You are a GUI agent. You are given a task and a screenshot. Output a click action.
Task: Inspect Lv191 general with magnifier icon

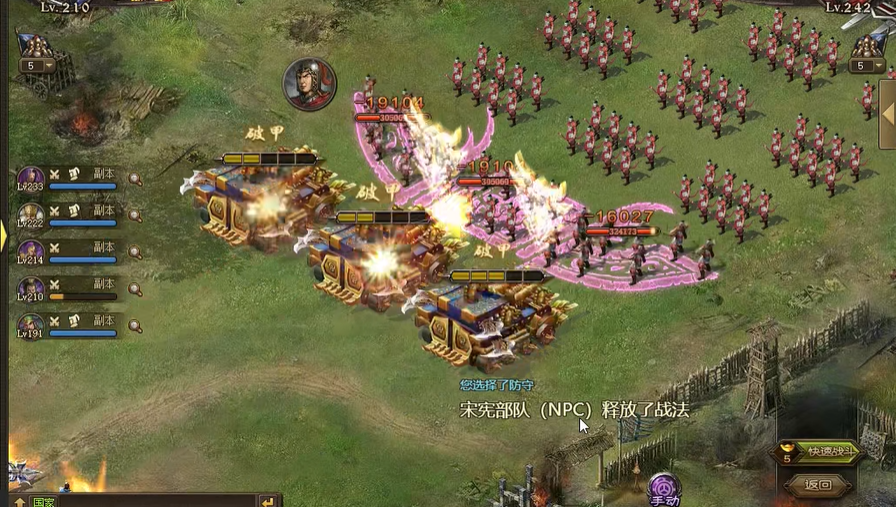click(x=135, y=326)
